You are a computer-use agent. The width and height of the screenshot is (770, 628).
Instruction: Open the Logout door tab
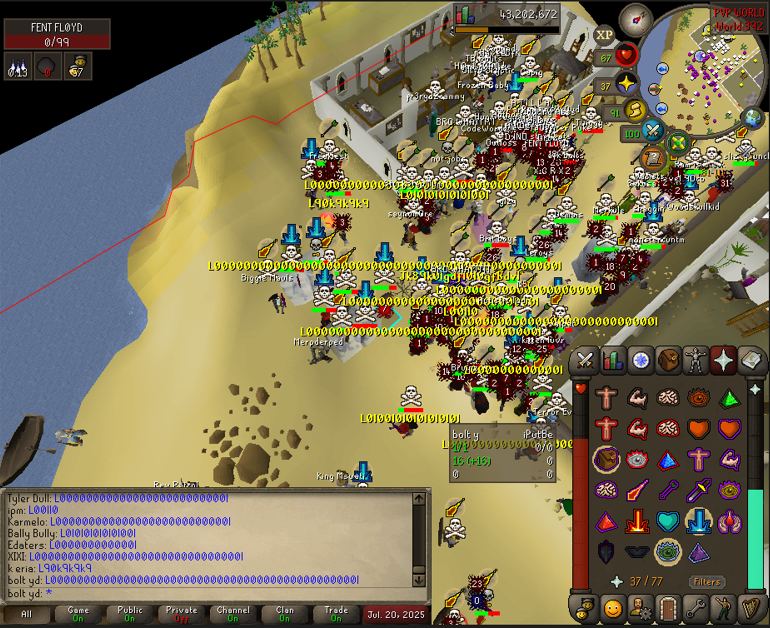[x=667, y=607]
